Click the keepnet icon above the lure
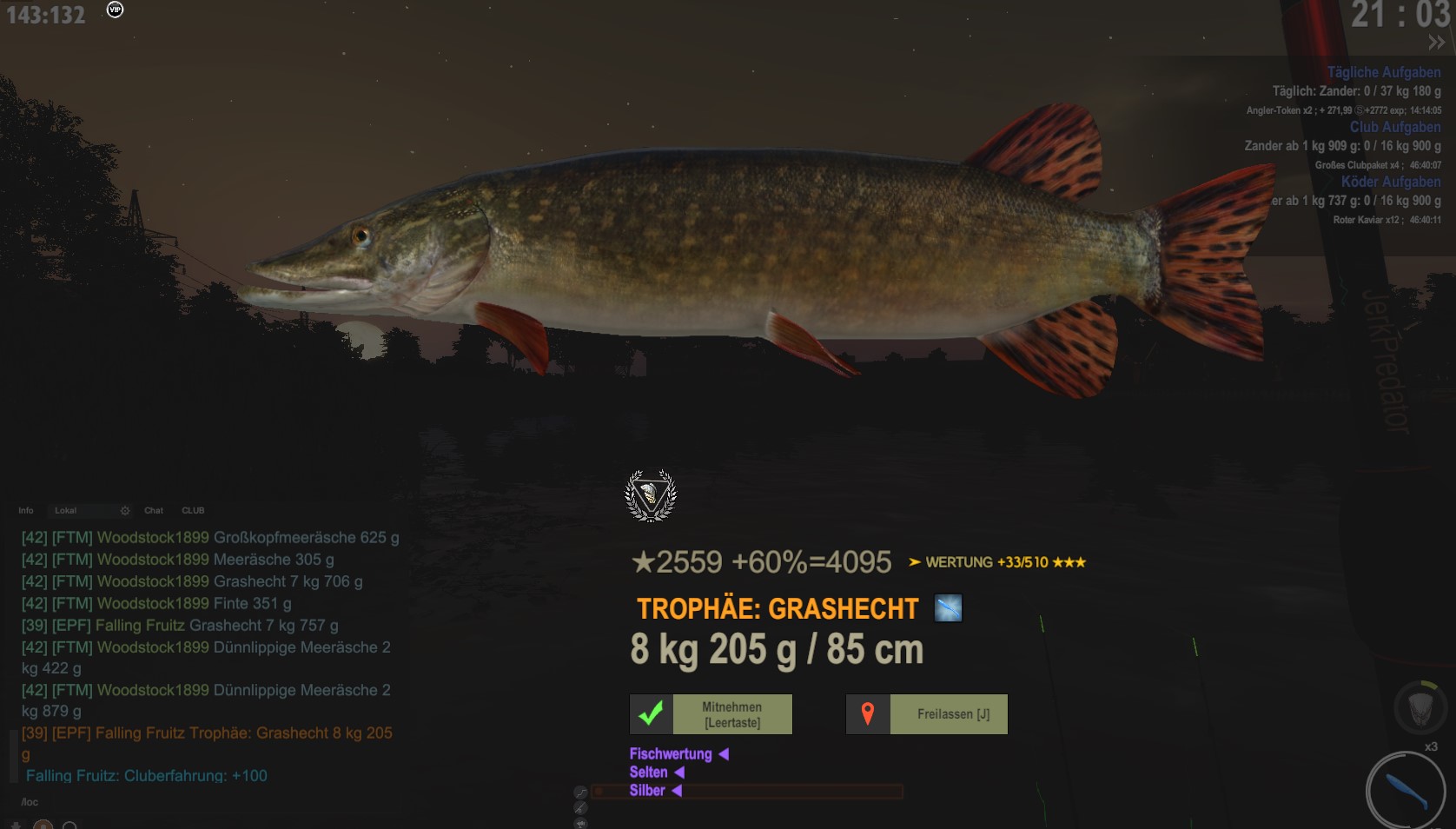Image resolution: width=1456 pixels, height=829 pixels. pos(1419,707)
